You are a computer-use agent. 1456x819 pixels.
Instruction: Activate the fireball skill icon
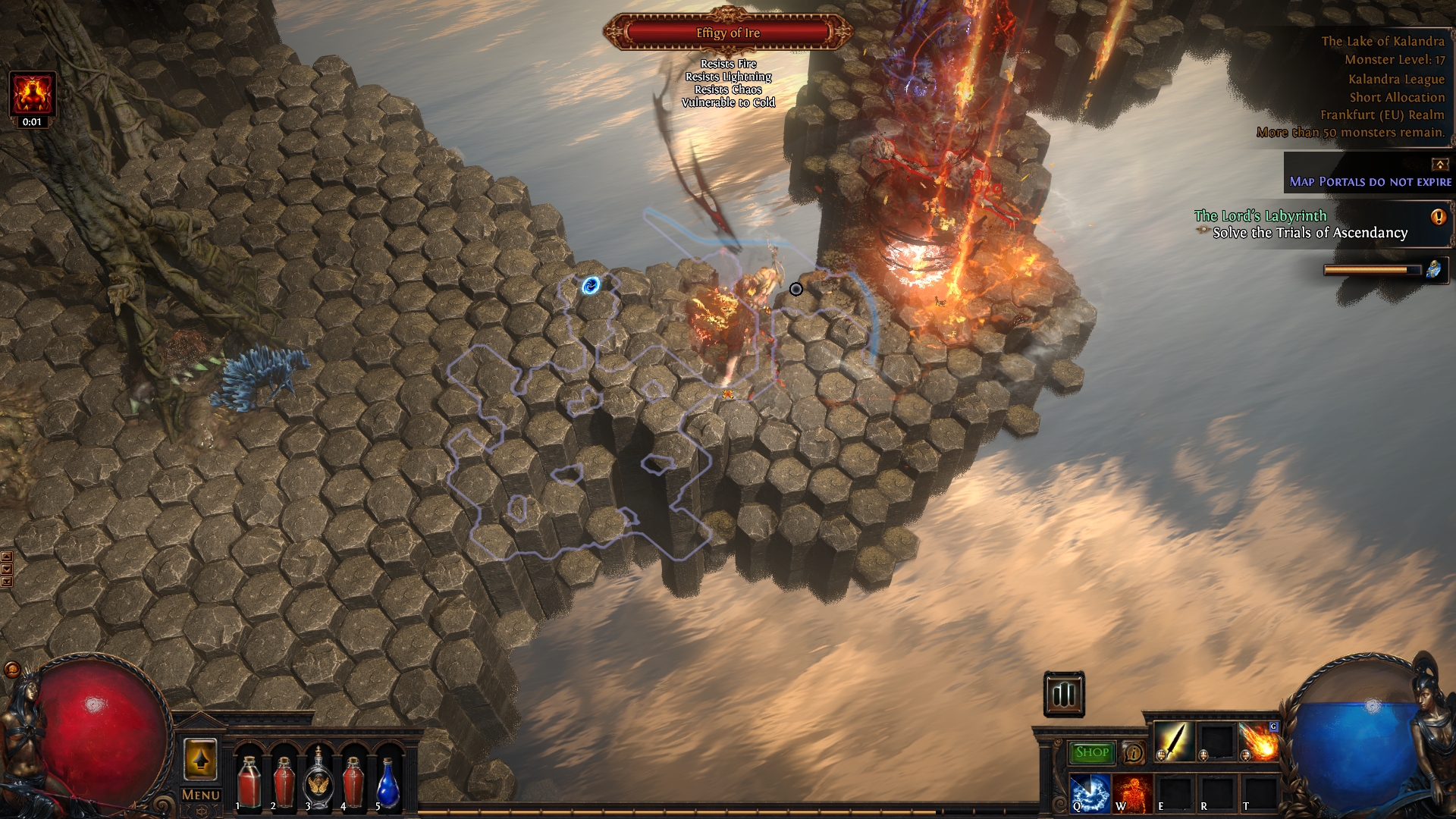coord(1258,742)
